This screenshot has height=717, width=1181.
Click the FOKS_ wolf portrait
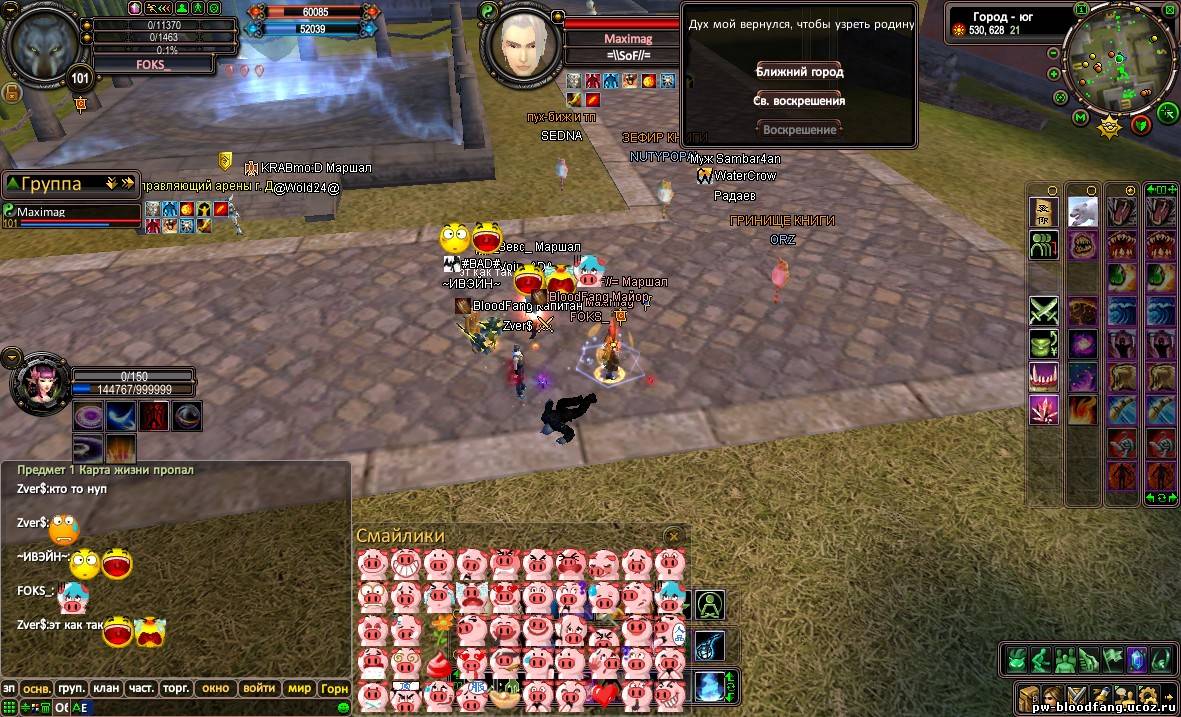click(x=42, y=45)
